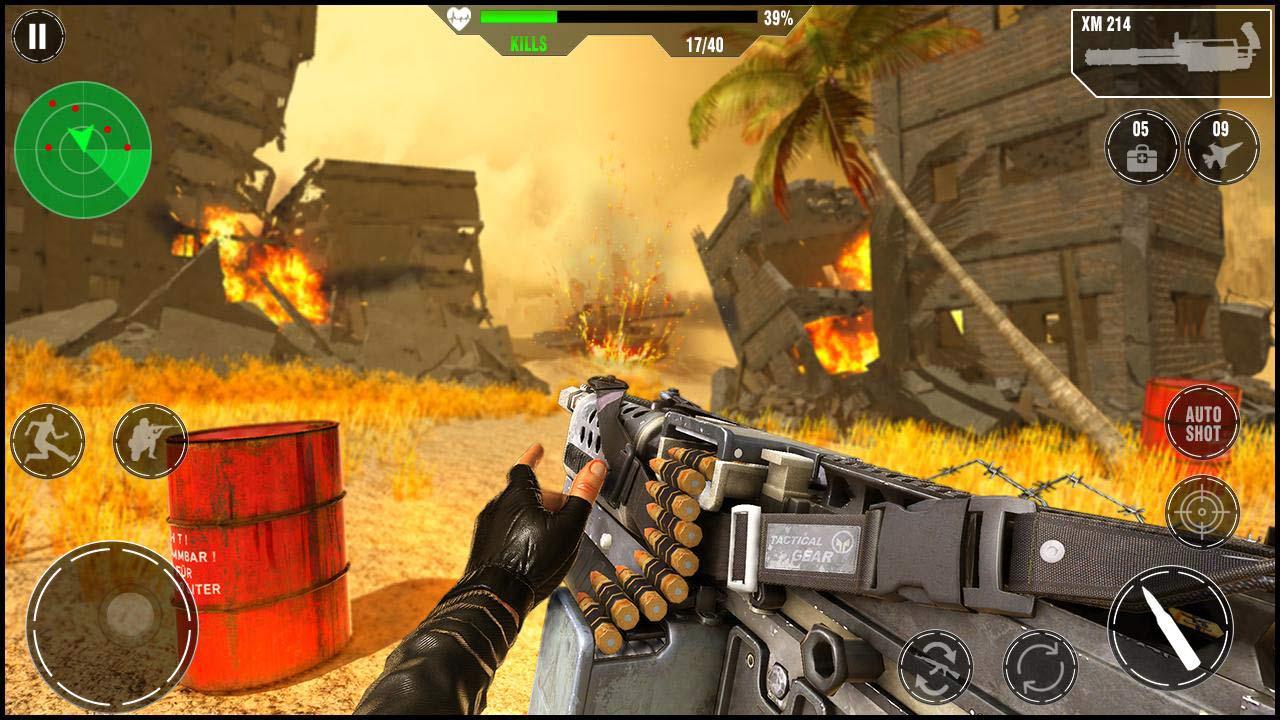The height and width of the screenshot is (720, 1280).
Task: Click the movement joystick pad
Action: [x=112, y=611]
